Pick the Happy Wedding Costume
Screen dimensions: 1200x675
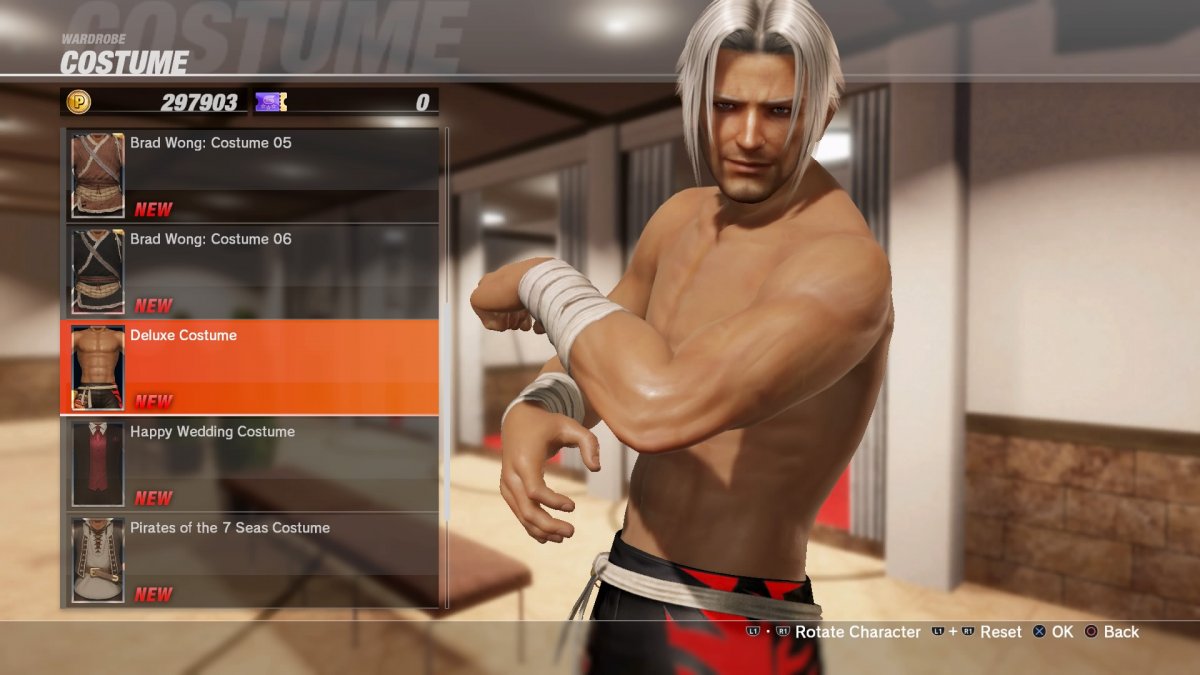[x=251, y=463]
